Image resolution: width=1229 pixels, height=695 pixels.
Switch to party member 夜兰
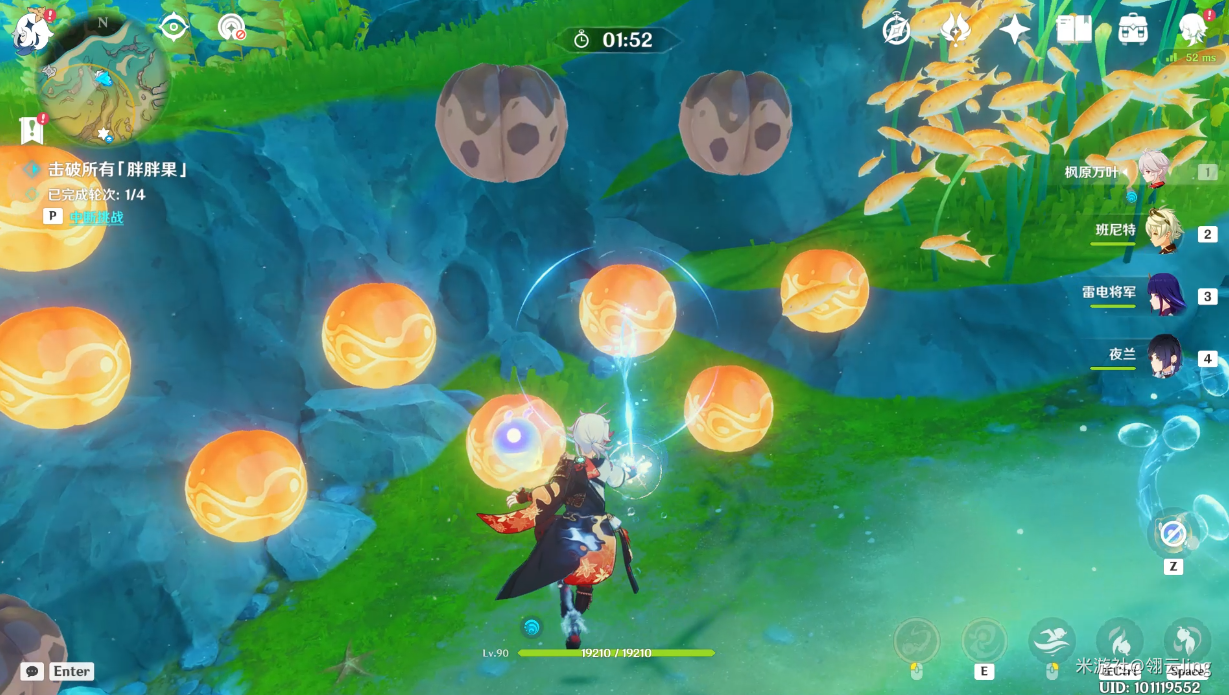click(x=1163, y=356)
